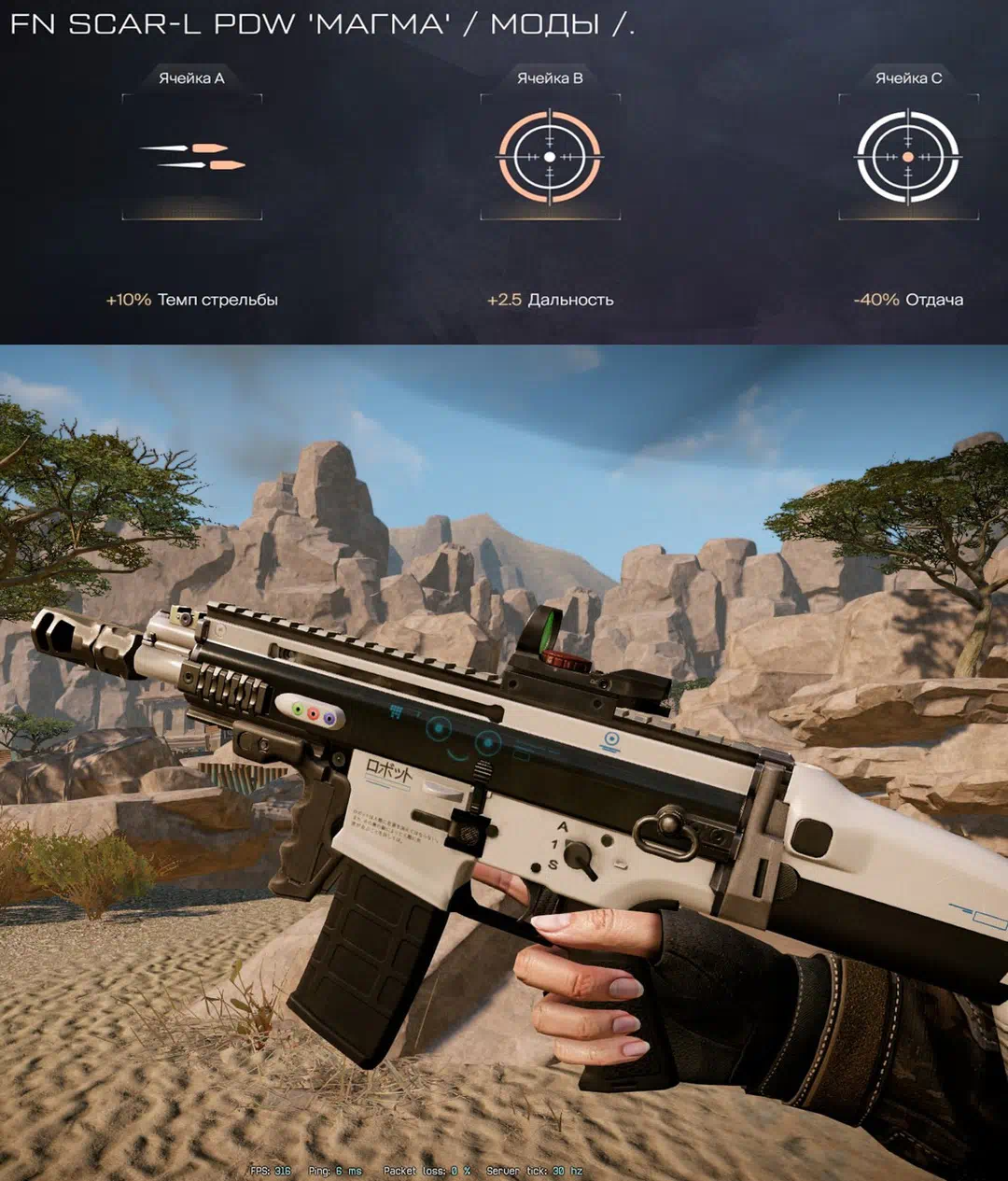The image size is (1008, 1181).
Task: Select mod slot C white crosshair icon
Action: tap(908, 157)
